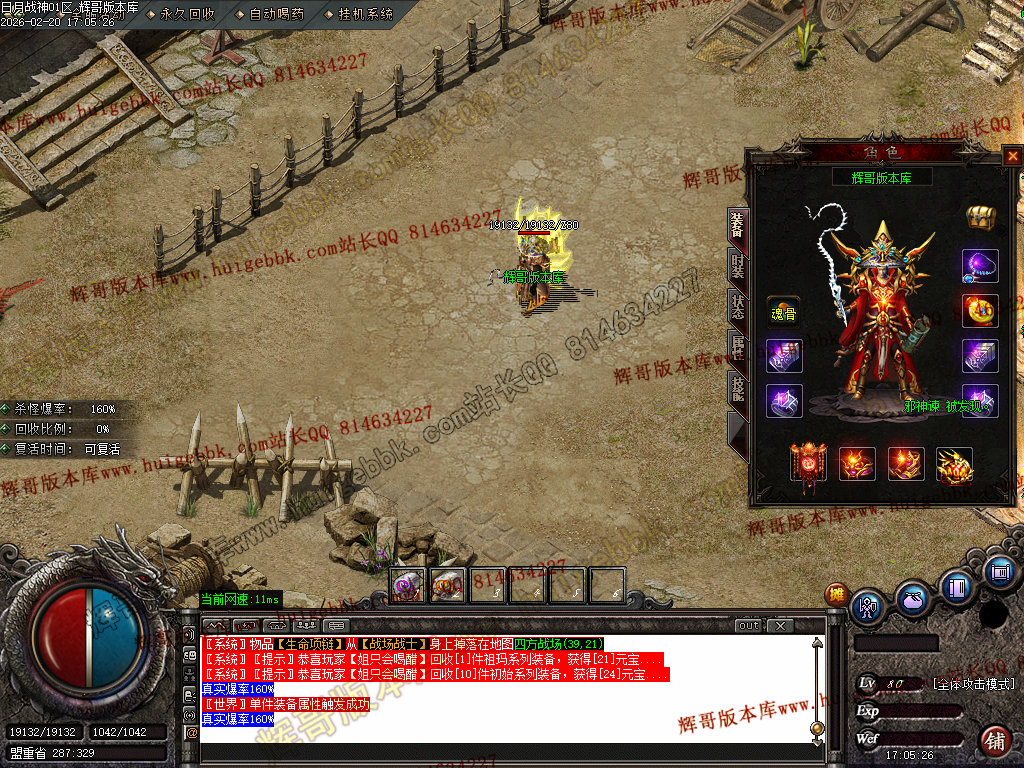
Task: Close the character panel
Action: [x=1013, y=156]
